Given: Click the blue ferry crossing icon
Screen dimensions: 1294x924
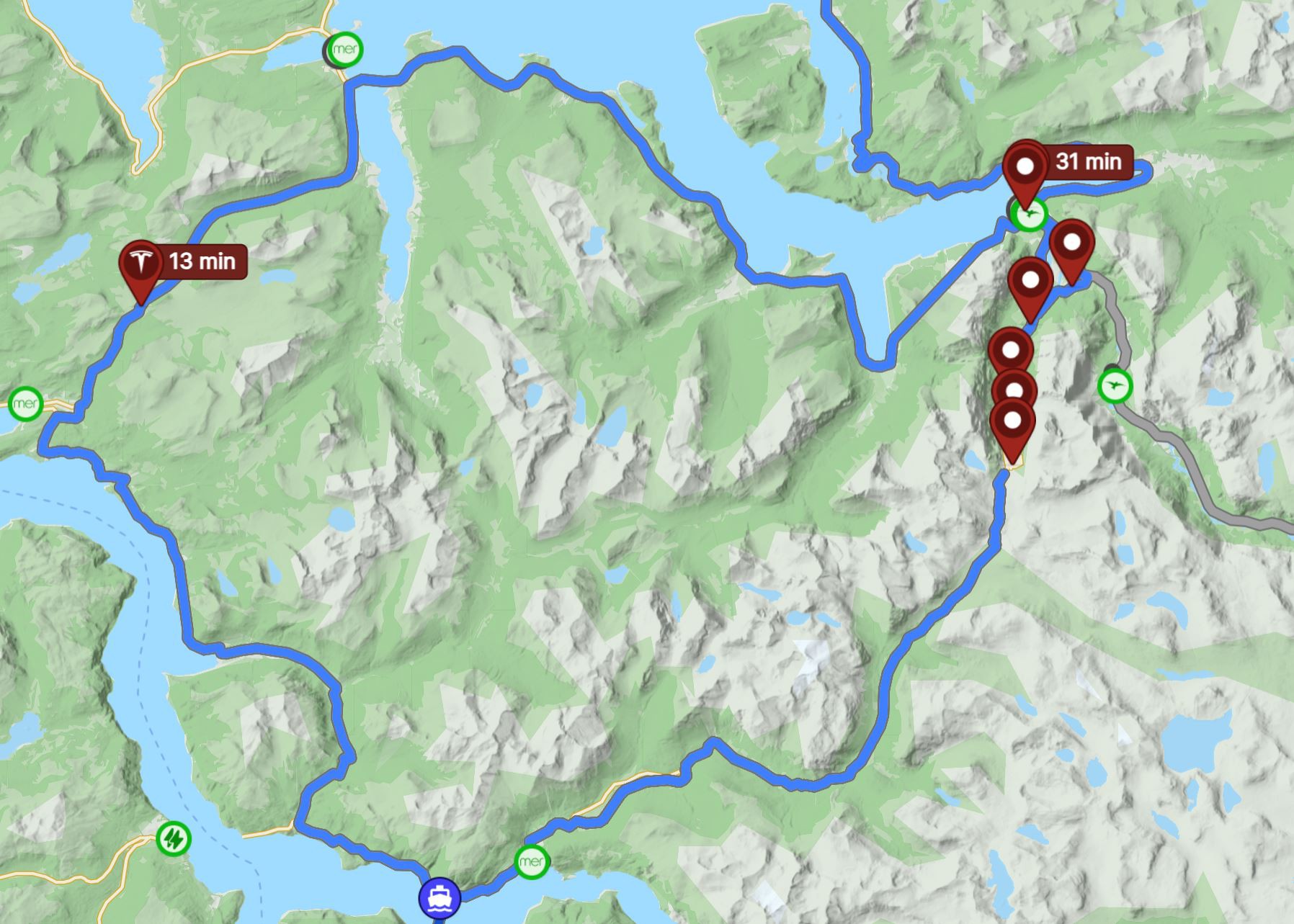Looking at the screenshot, I should (439, 898).
